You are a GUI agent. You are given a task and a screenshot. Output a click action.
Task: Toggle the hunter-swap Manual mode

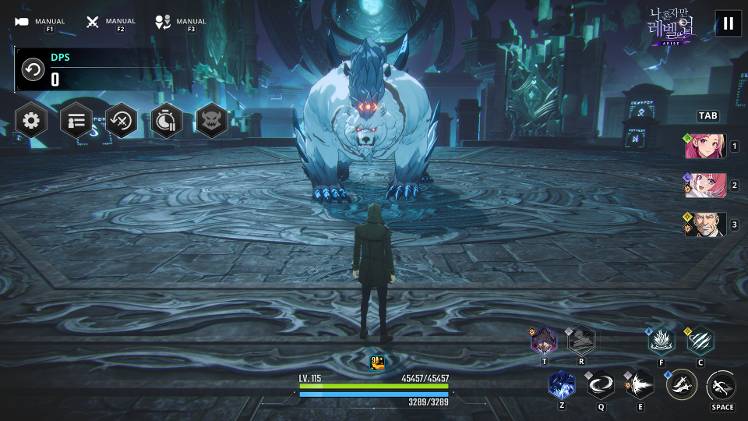163,21
